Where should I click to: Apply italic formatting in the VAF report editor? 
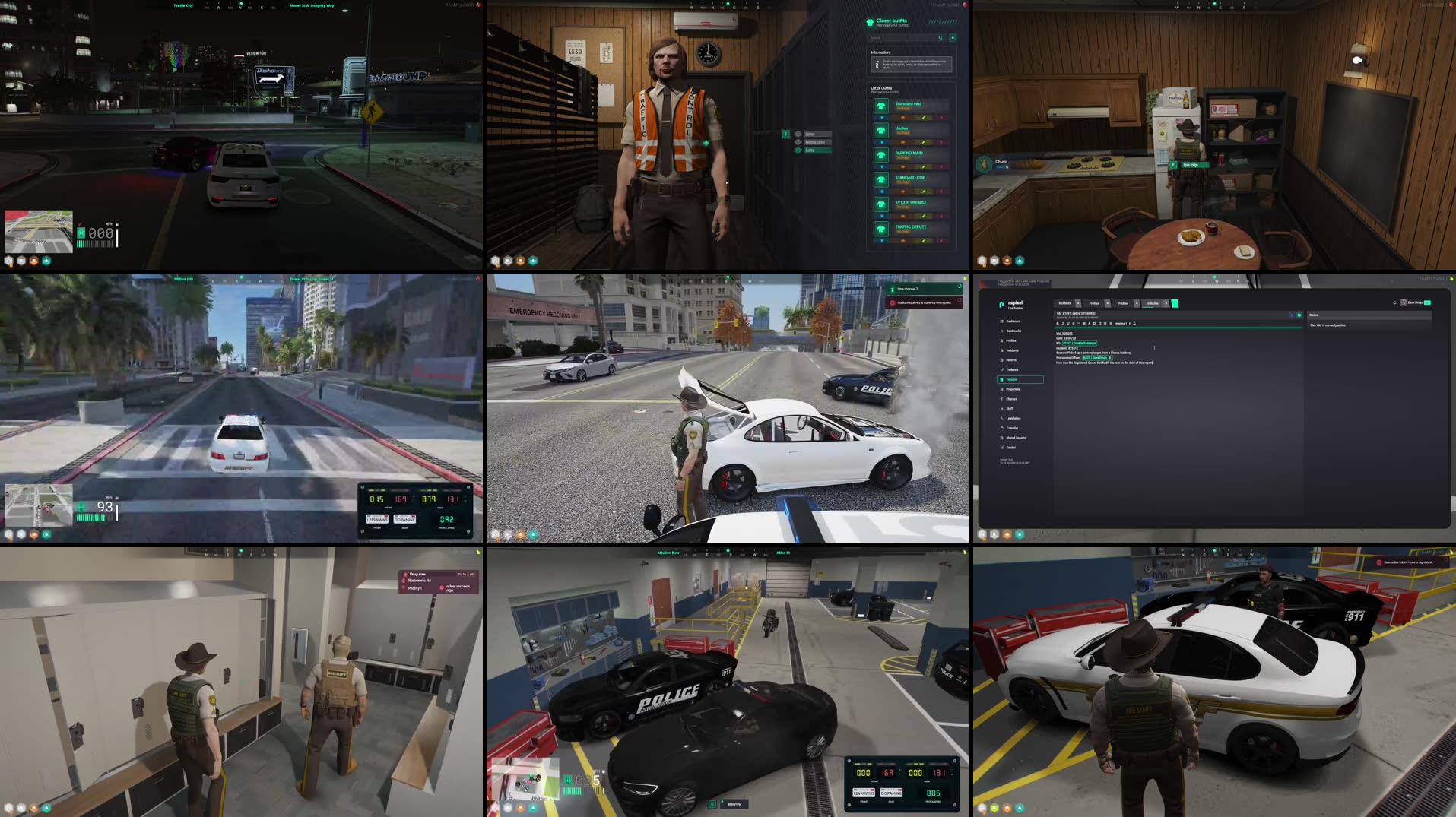click(1062, 324)
